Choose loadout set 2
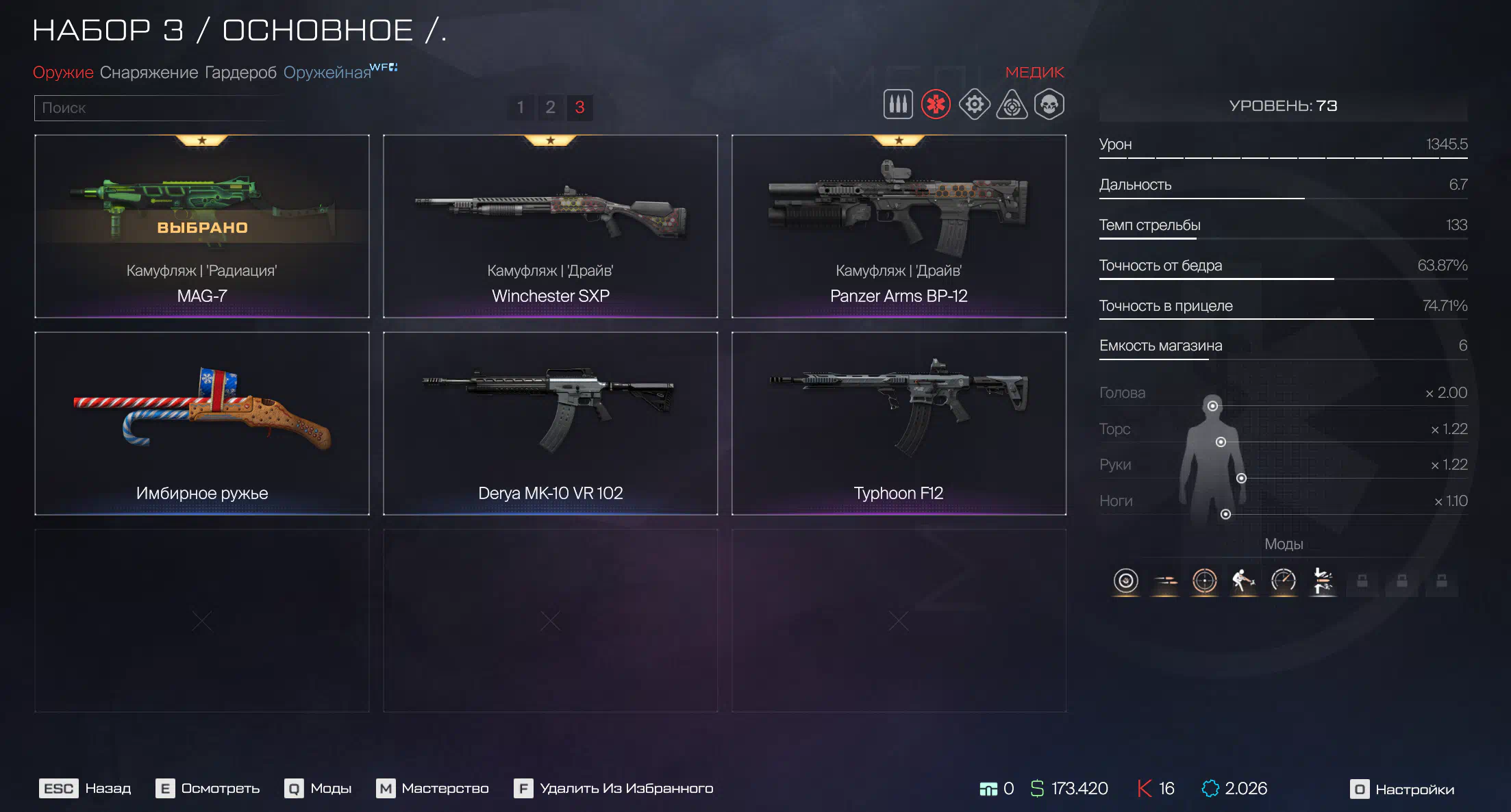Image resolution: width=1511 pixels, height=812 pixels. 550,107
